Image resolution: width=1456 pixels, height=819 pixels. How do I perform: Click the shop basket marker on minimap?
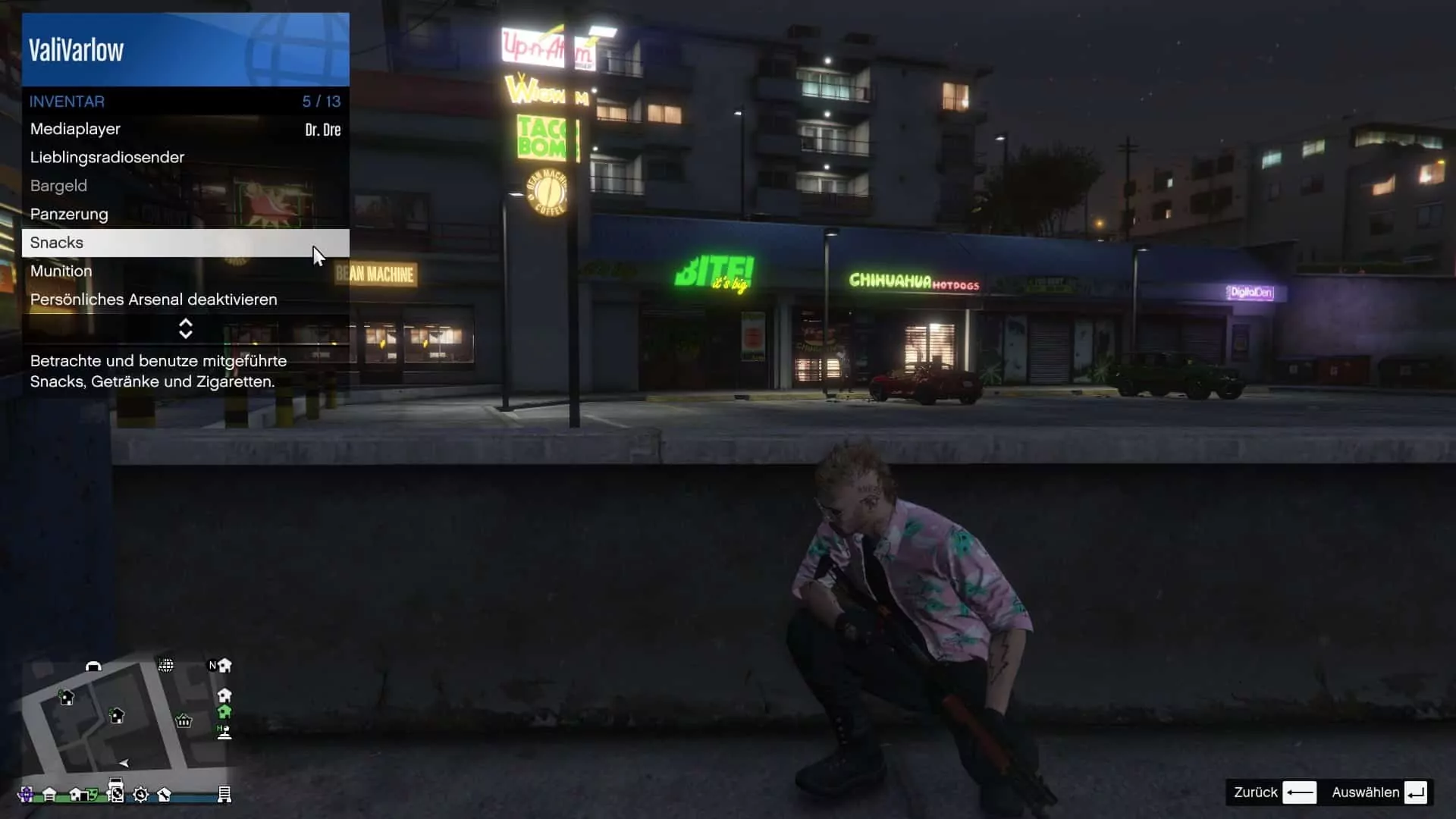[x=184, y=720]
